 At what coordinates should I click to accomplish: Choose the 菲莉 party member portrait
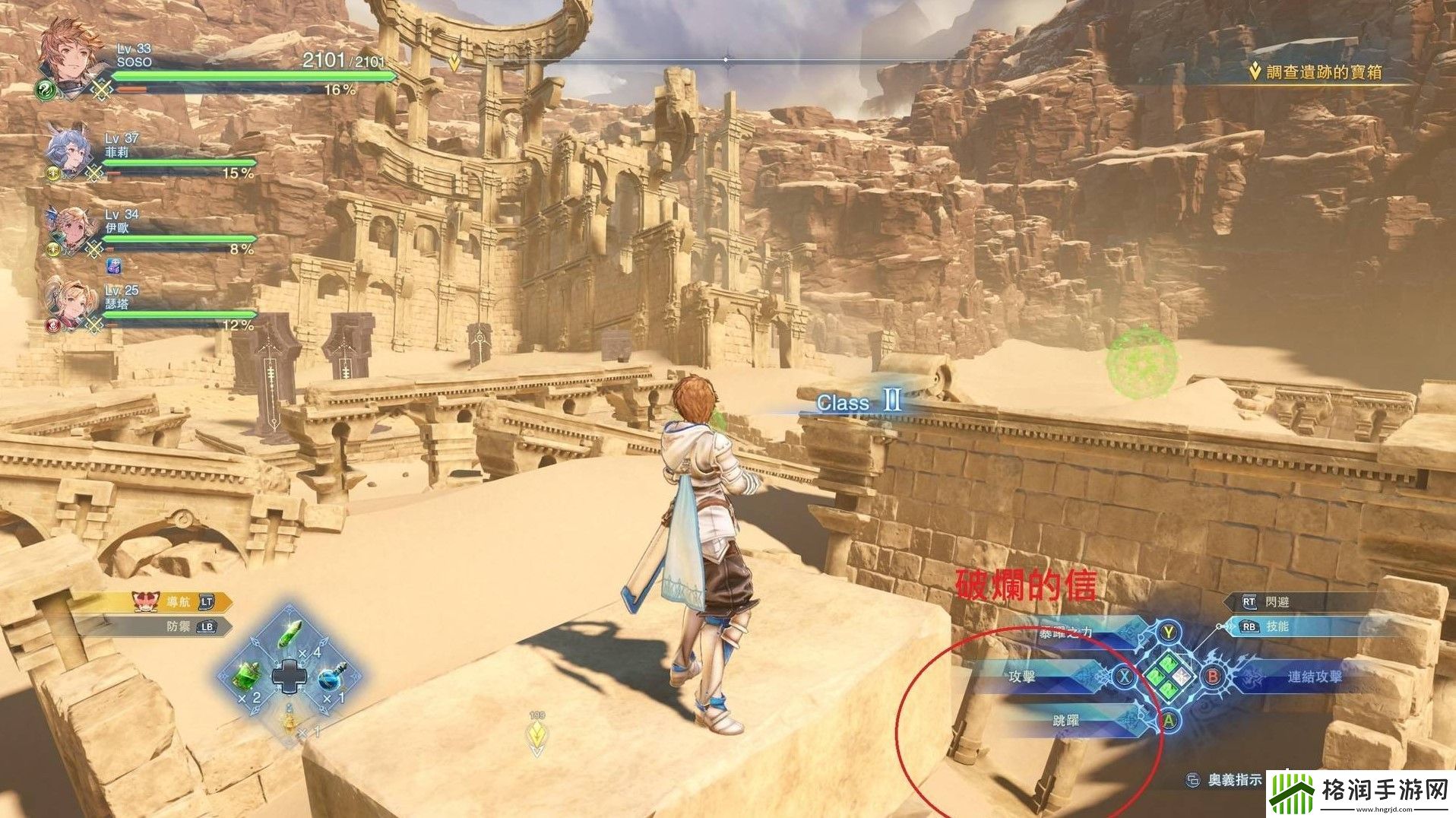tap(68, 150)
